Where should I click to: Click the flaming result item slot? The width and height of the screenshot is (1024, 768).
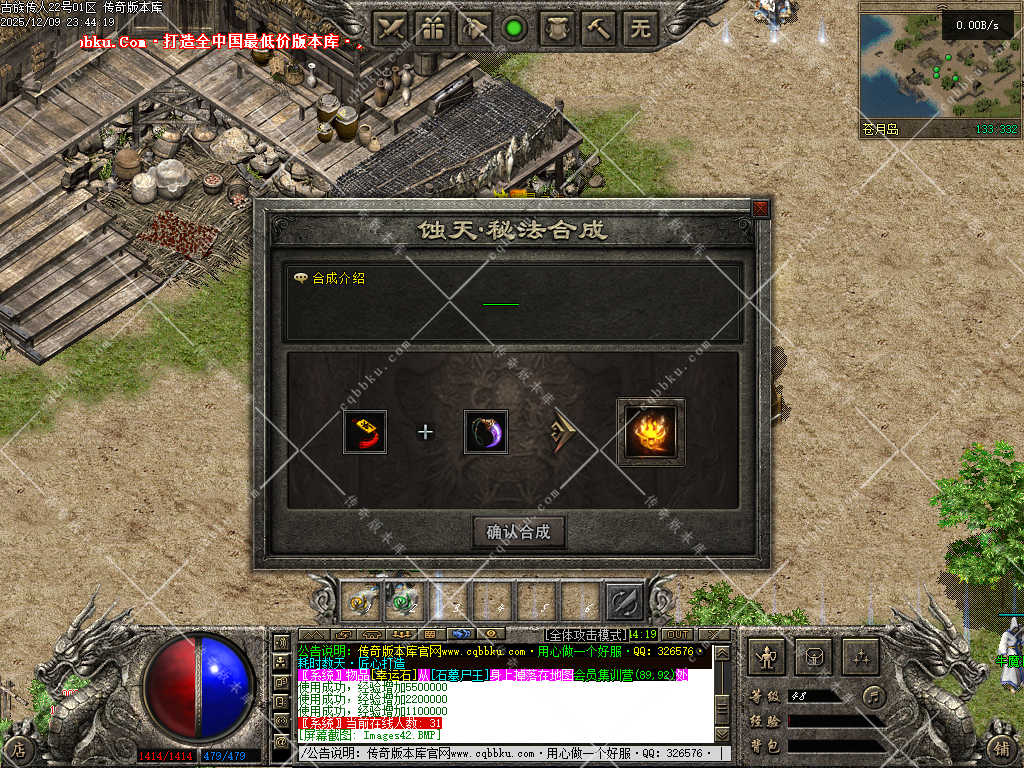click(651, 432)
